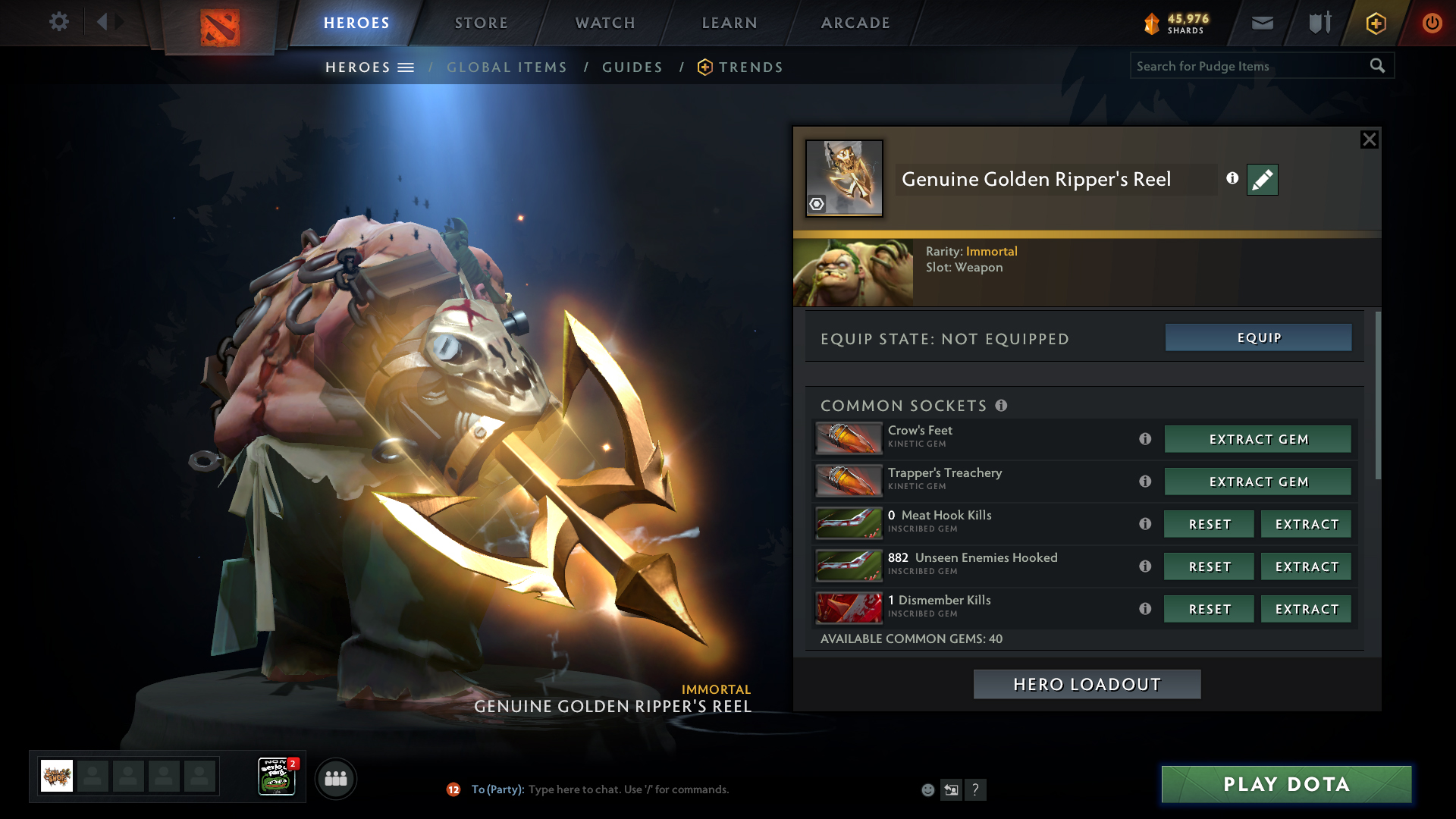Open the hero Guides section
Screen dimensions: 1456x819
(x=632, y=67)
